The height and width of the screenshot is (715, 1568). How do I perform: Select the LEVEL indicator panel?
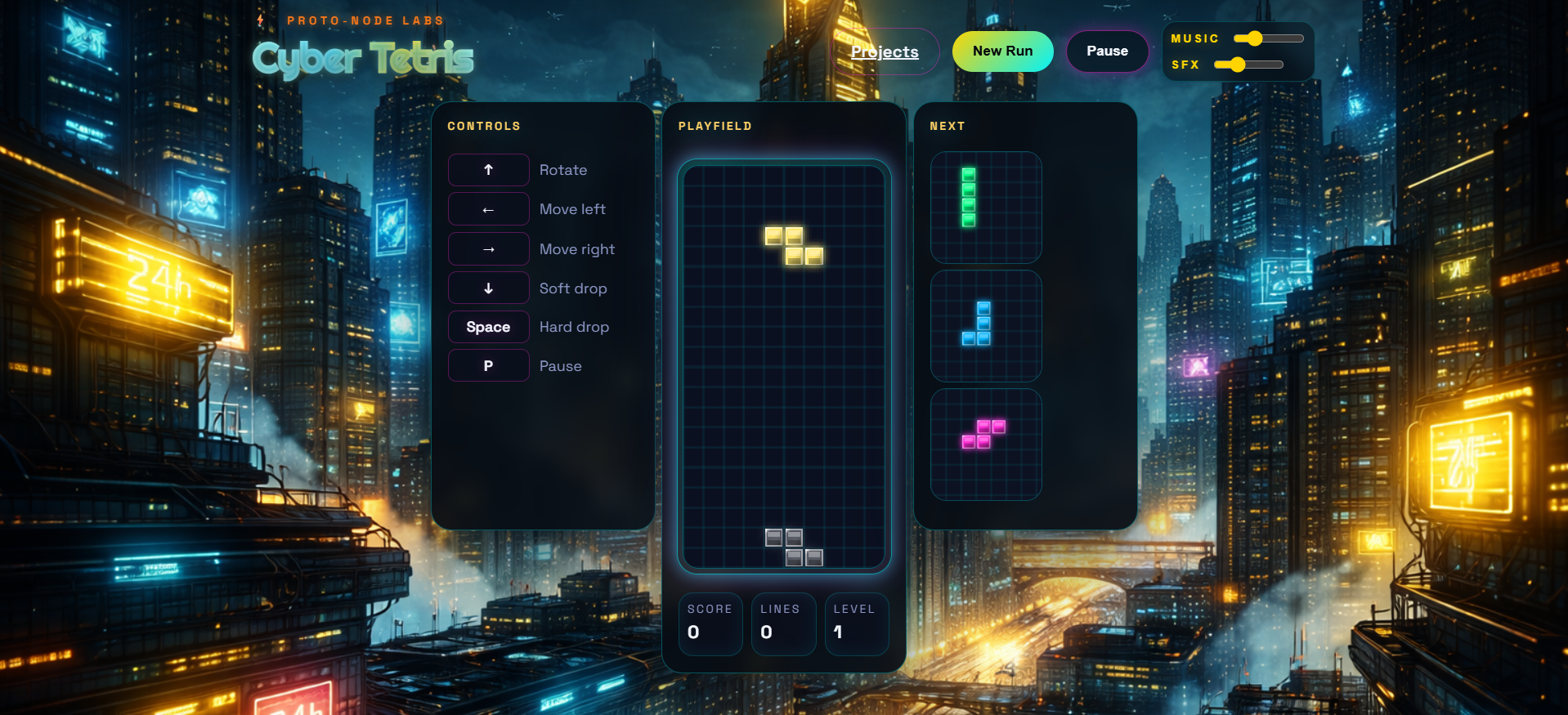(x=856, y=623)
